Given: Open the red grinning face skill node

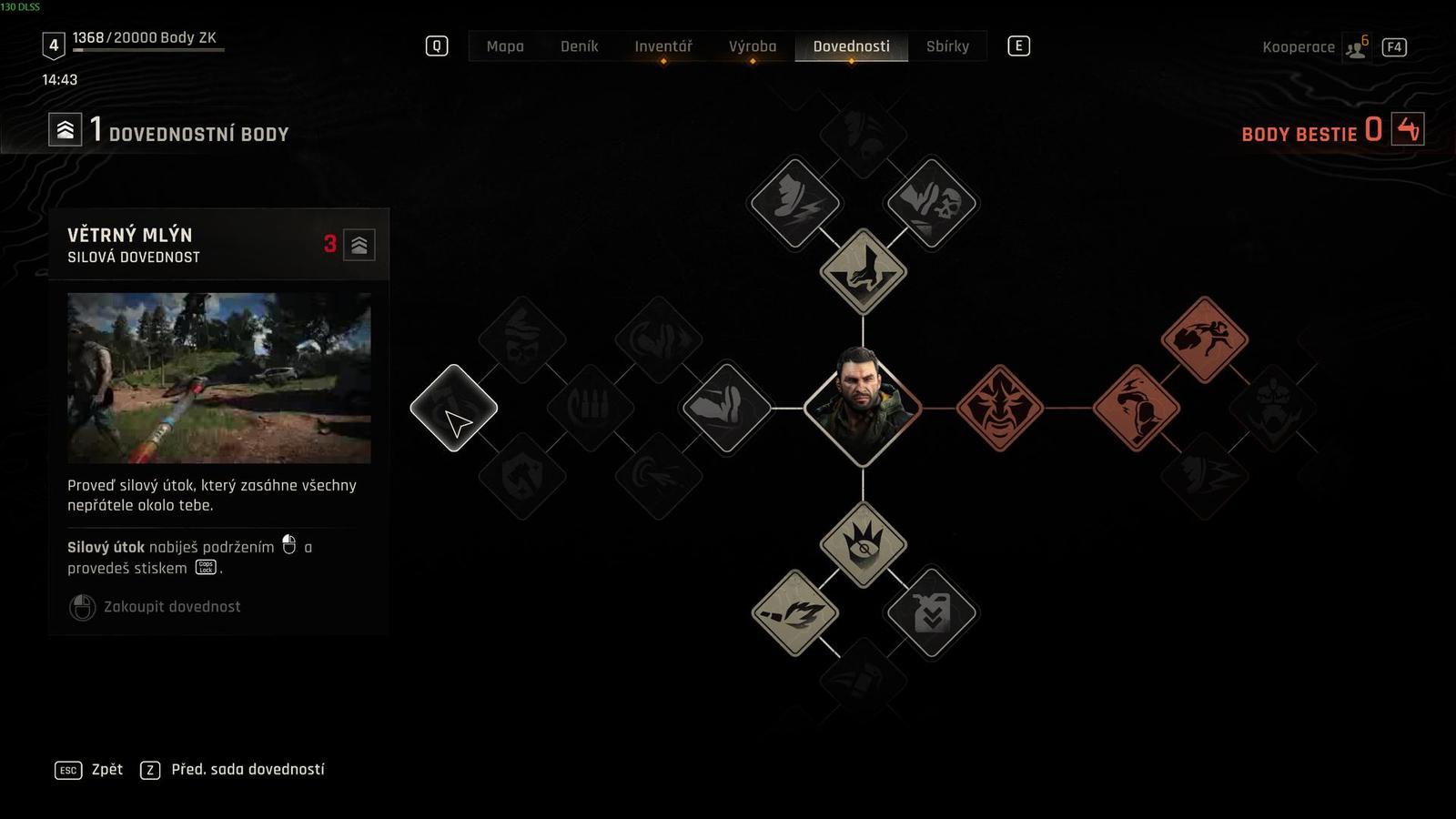Looking at the screenshot, I should click(1001, 408).
